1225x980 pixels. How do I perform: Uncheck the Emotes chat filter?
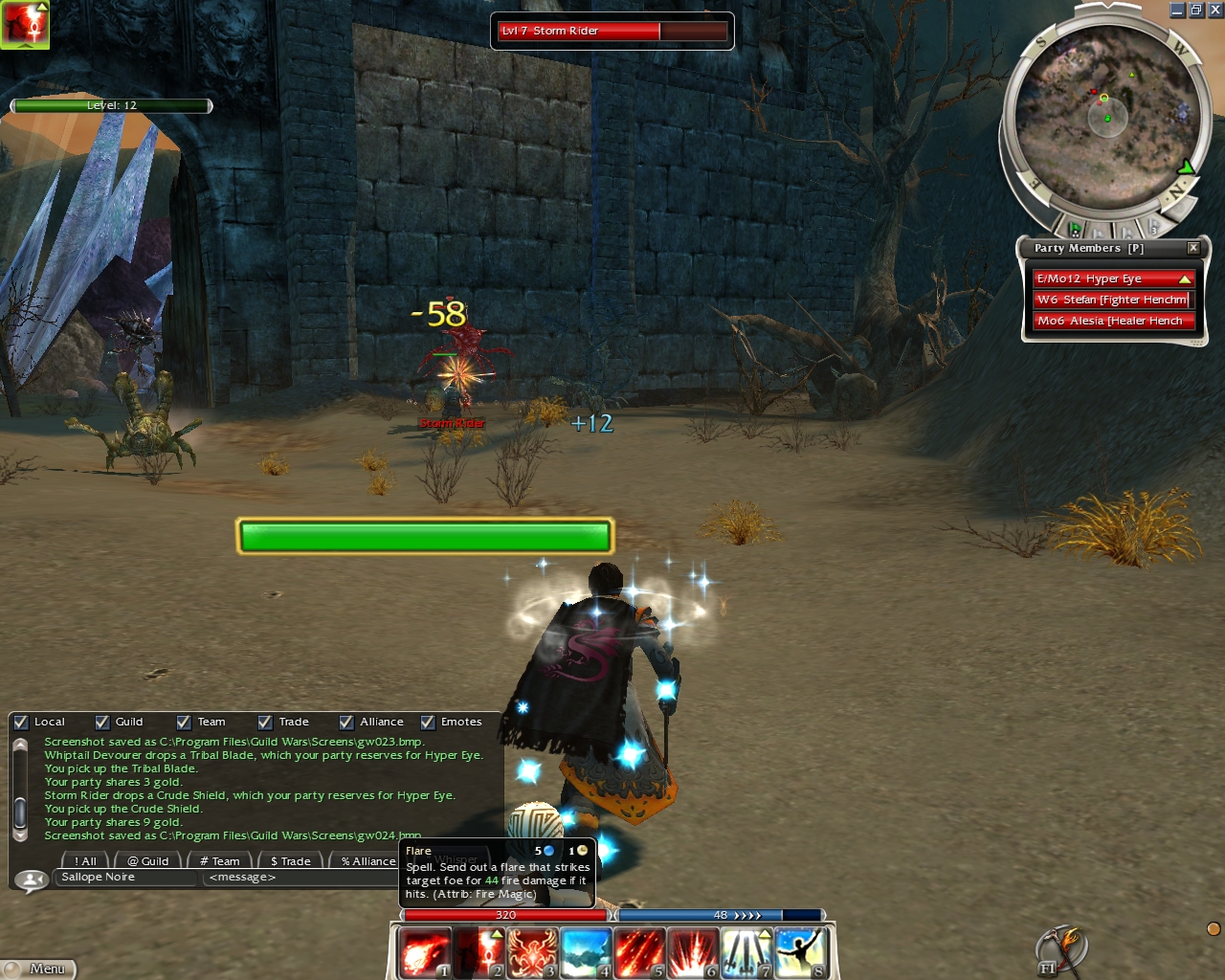[428, 723]
